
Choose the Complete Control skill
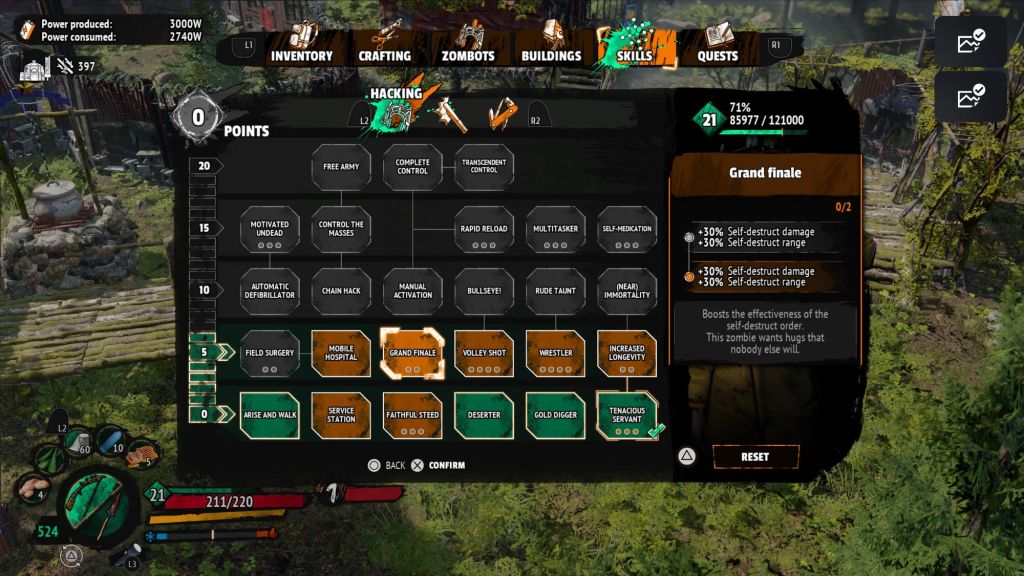[x=413, y=167]
